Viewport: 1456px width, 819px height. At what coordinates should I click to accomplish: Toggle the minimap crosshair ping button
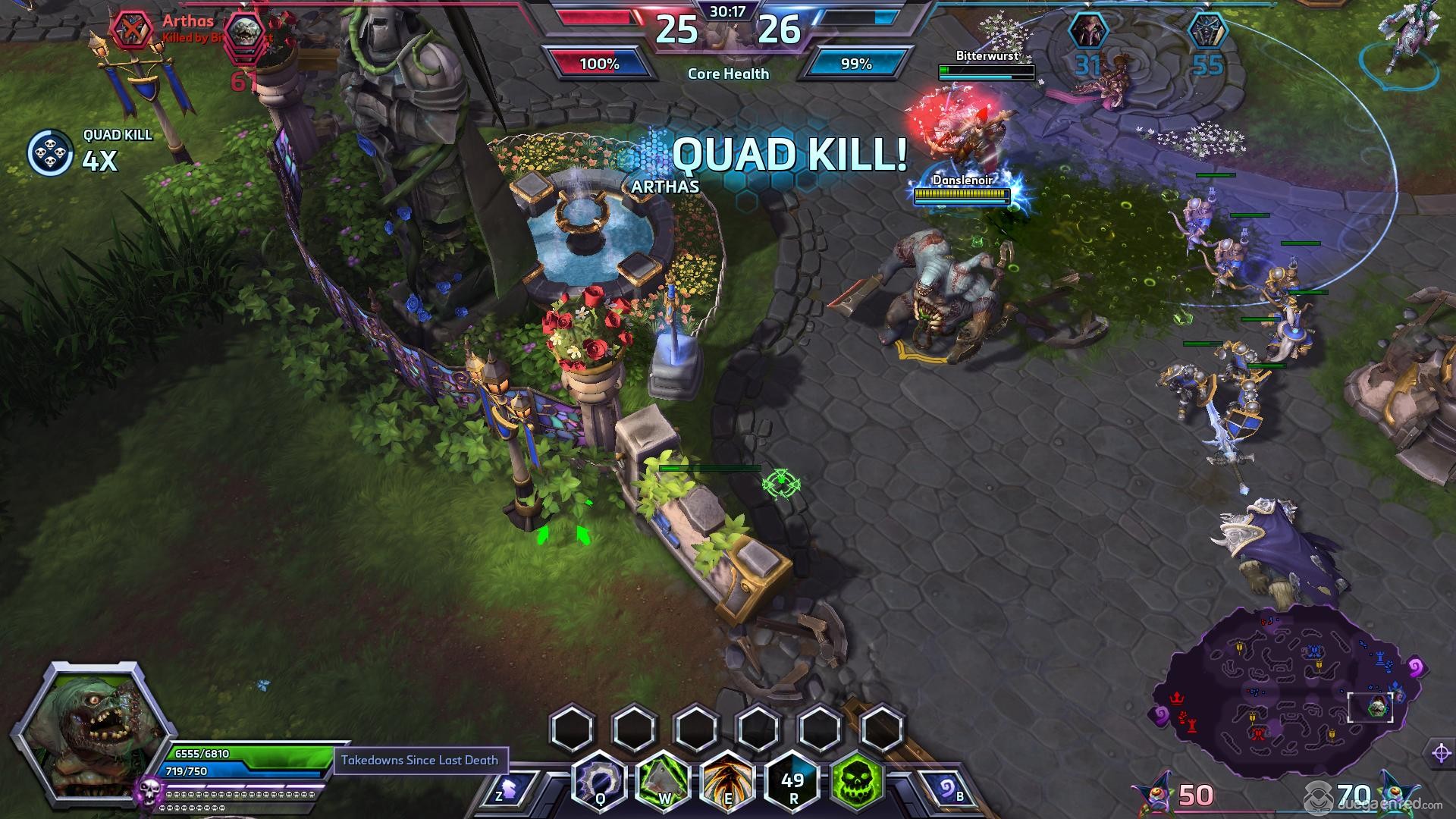pos(1442,753)
